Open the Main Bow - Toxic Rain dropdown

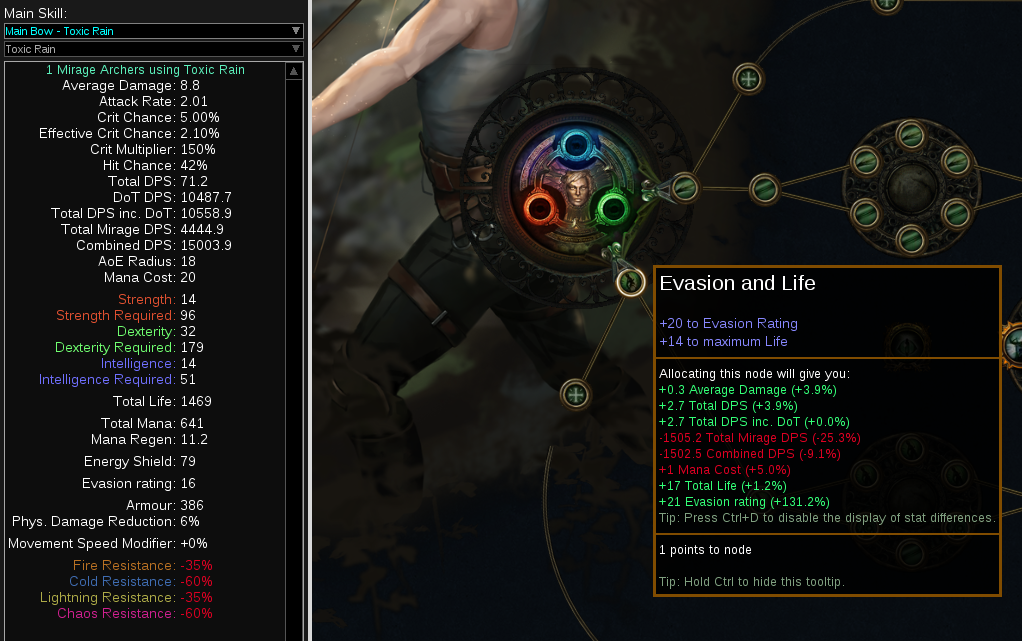pyautogui.click(x=153, y=31)
